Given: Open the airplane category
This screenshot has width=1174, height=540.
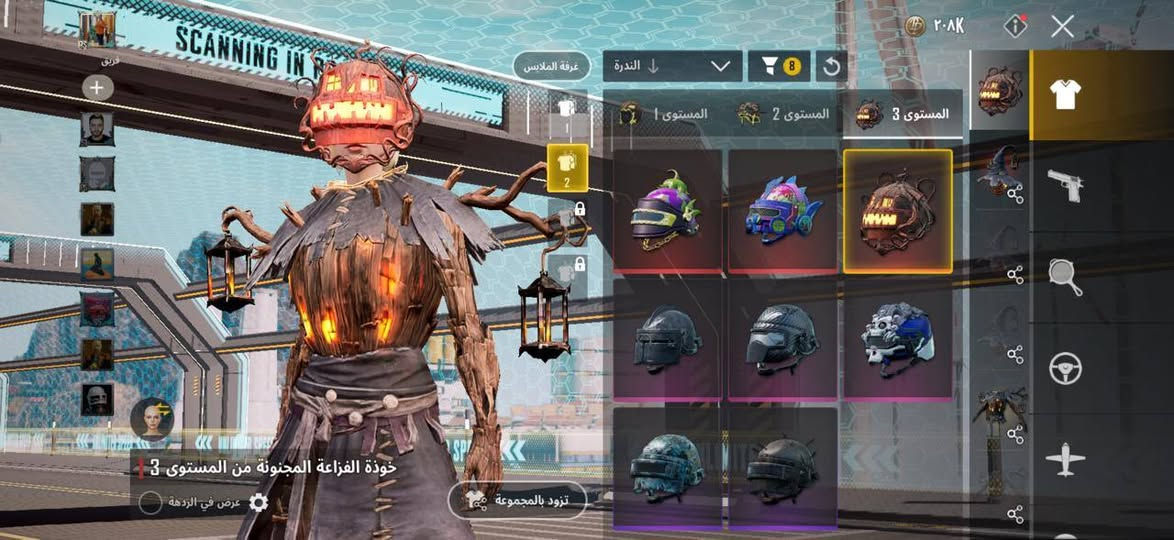Looking at the screenshot, I should 1065,461.
